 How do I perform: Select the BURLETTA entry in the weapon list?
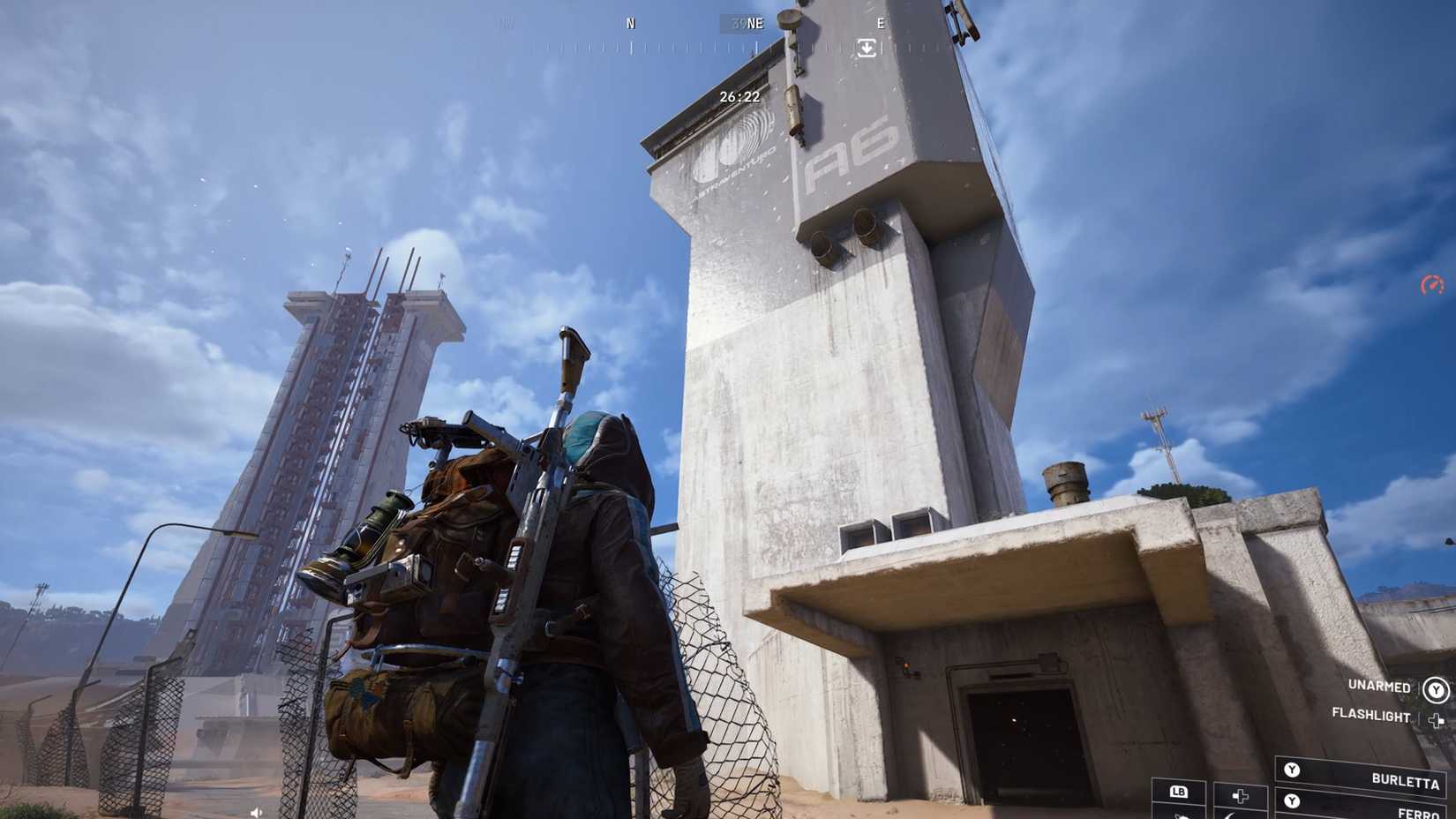coord(1407,782)
